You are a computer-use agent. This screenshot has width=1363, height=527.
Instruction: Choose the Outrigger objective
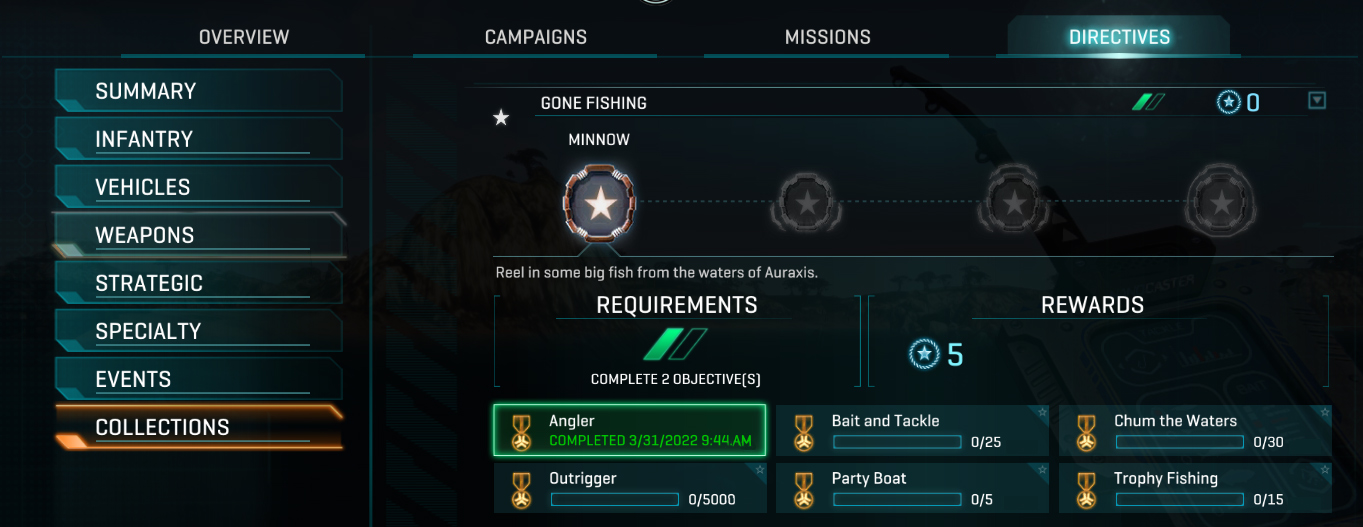pos(630,488)
